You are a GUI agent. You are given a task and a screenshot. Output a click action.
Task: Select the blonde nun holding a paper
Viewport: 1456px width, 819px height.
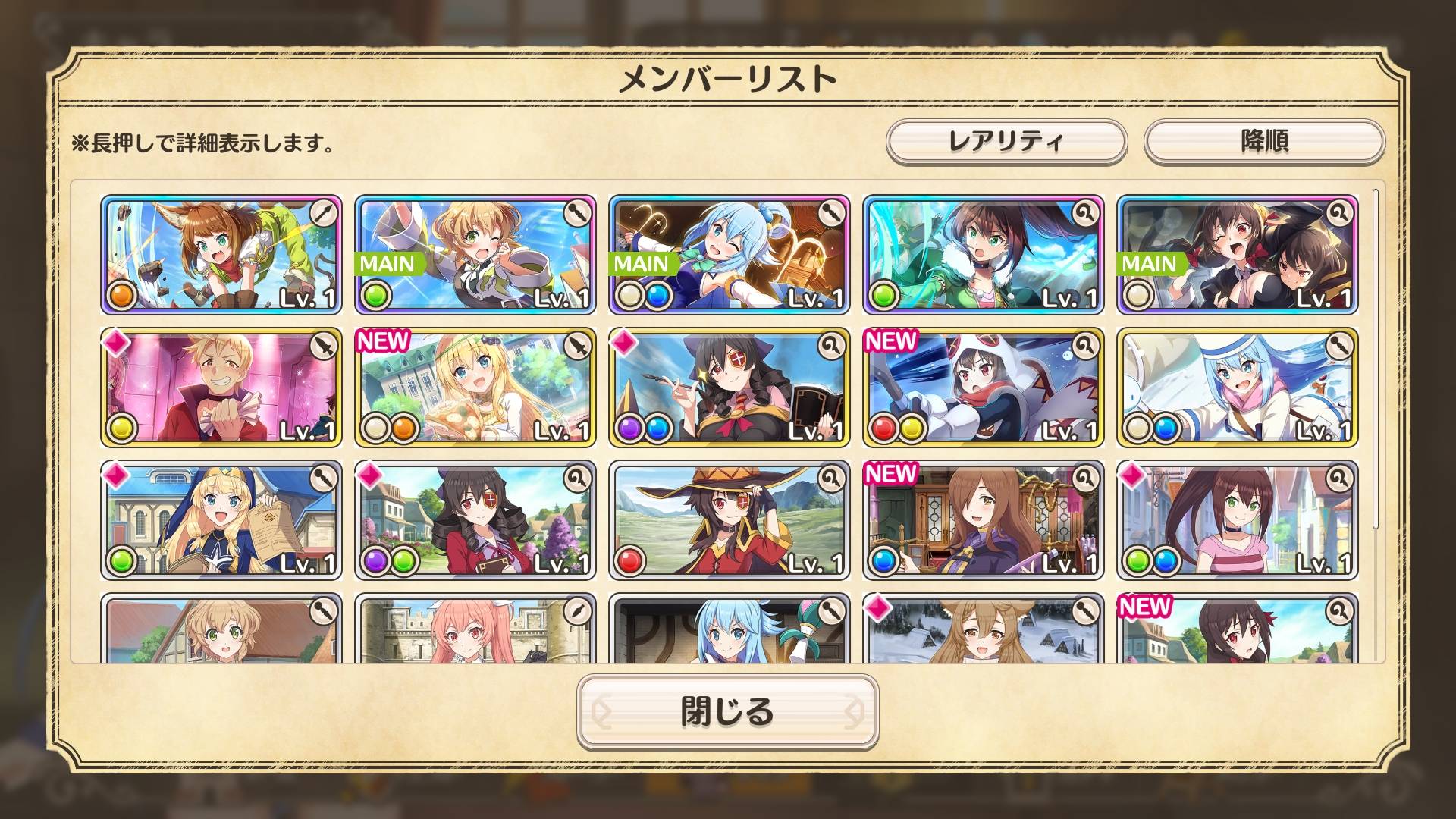(221, 520)
